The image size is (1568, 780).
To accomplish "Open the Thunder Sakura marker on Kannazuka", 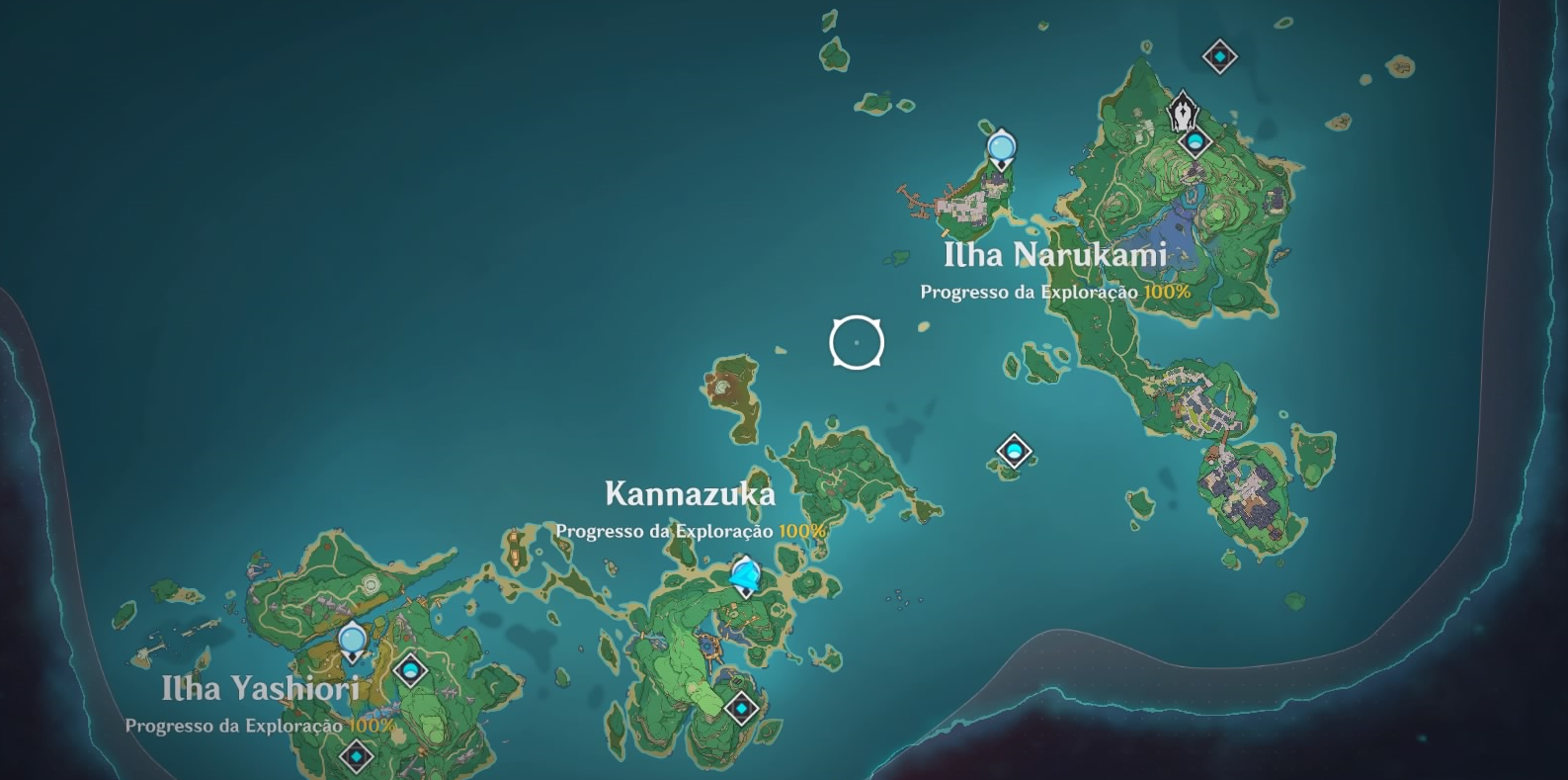I will pyautogui.click(x=745, y=573).
